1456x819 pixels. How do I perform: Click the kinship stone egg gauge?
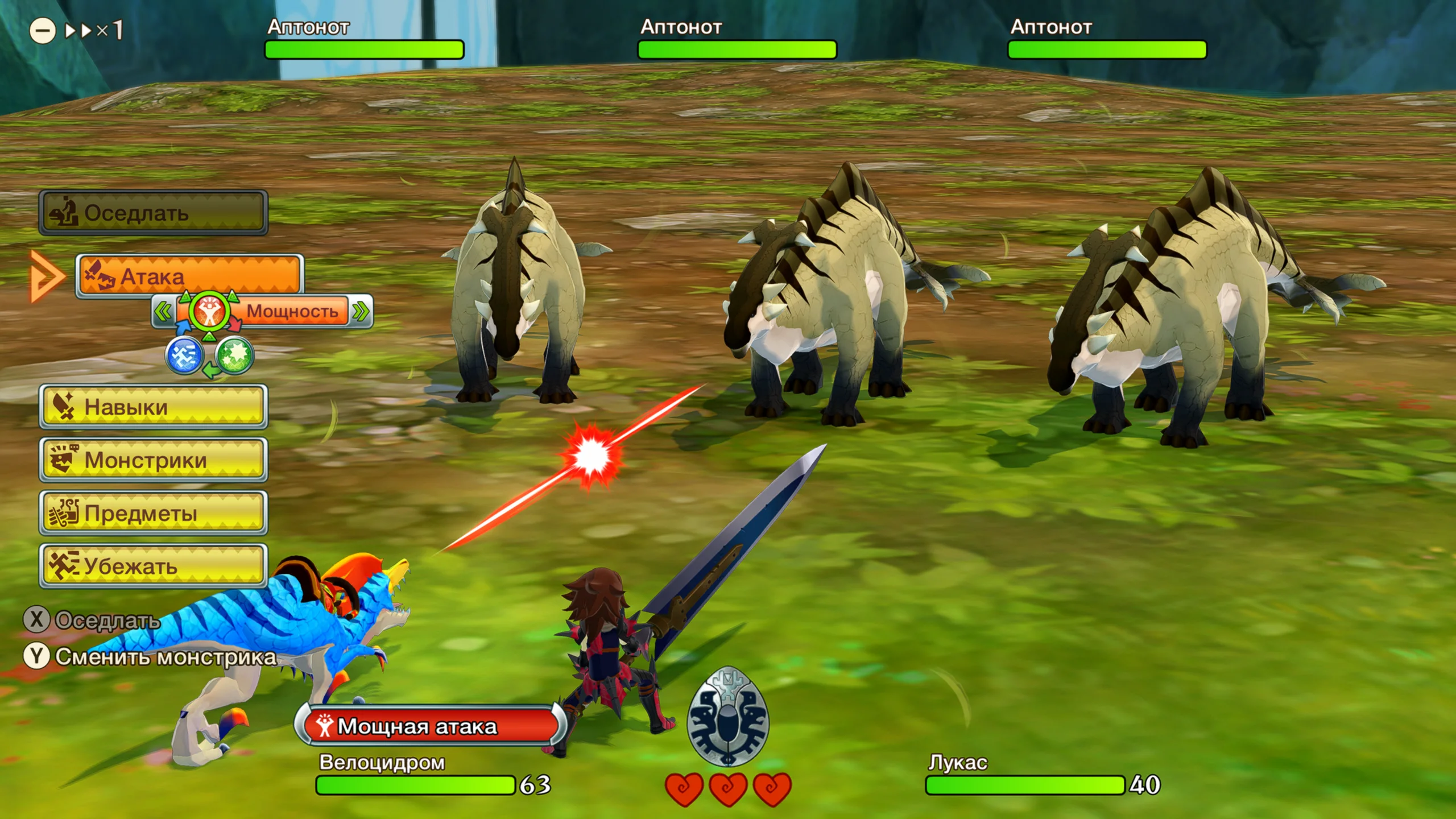pos(727,717)
